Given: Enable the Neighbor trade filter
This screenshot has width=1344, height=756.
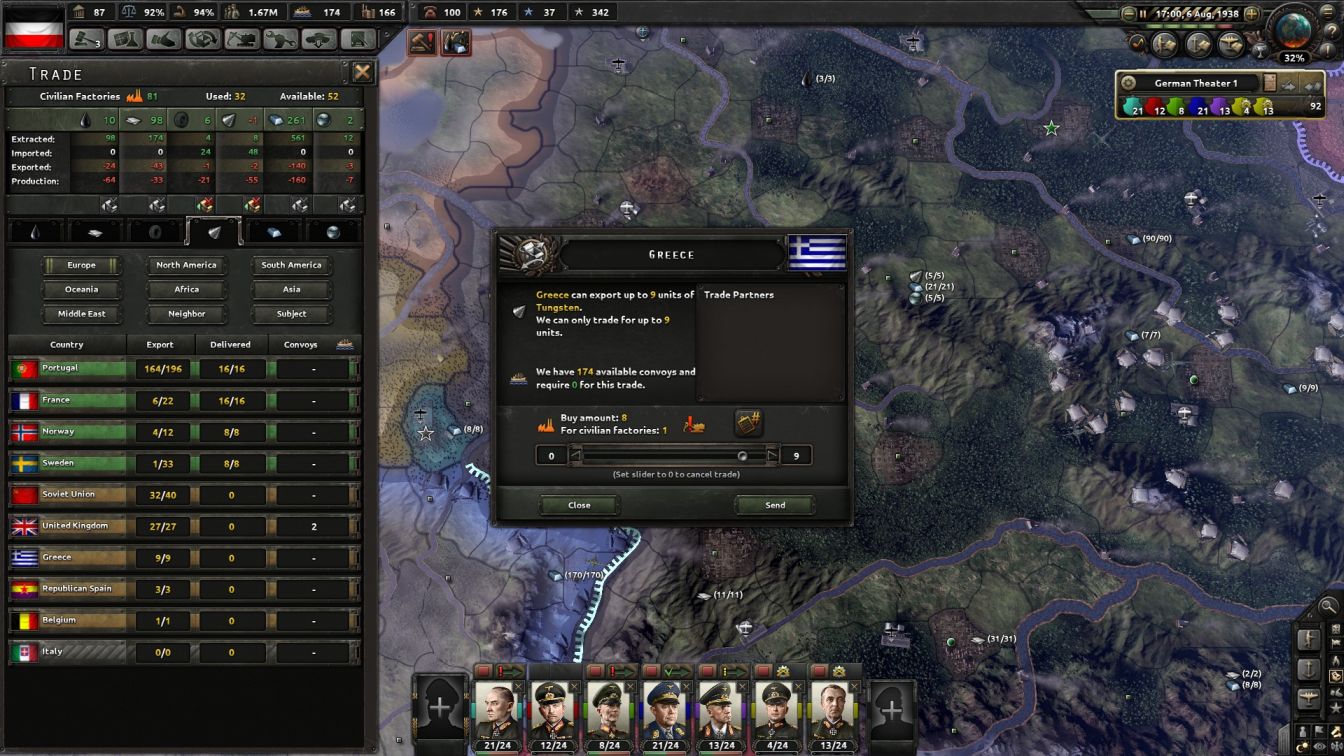Looking at the screenshot, I should (x=186, y=313).
